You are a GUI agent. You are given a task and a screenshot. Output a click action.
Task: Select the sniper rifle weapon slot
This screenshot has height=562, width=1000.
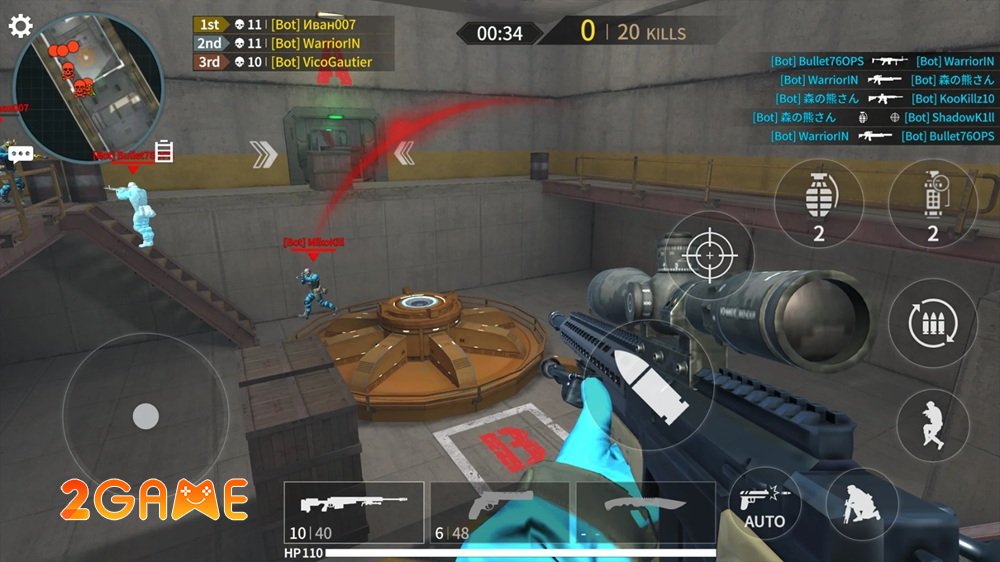353,512
